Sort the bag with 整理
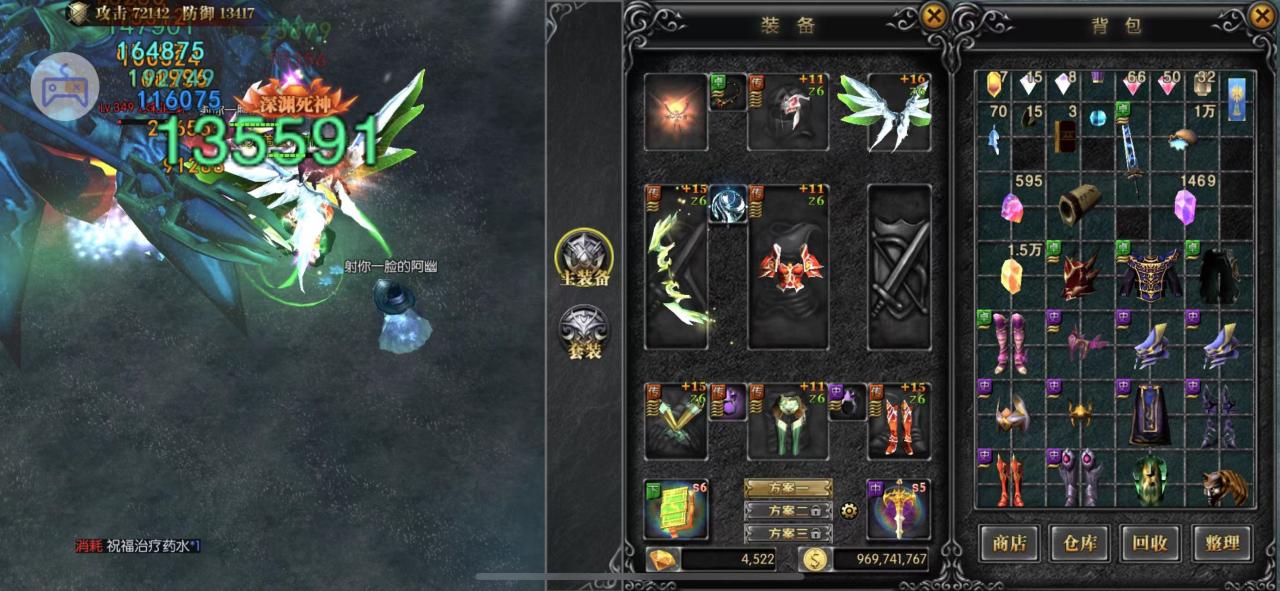This screenshot has height=591, width=1280. click(1222, 543)
